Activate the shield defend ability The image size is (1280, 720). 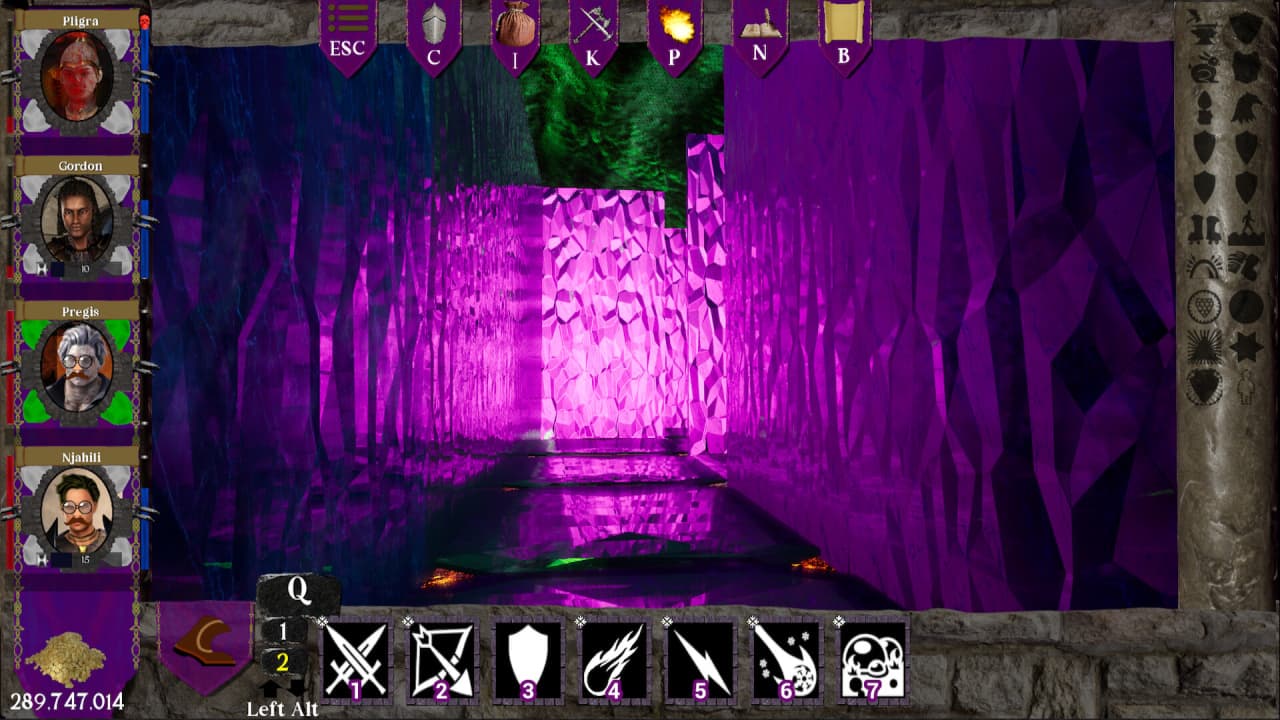(x=528, y=660)
